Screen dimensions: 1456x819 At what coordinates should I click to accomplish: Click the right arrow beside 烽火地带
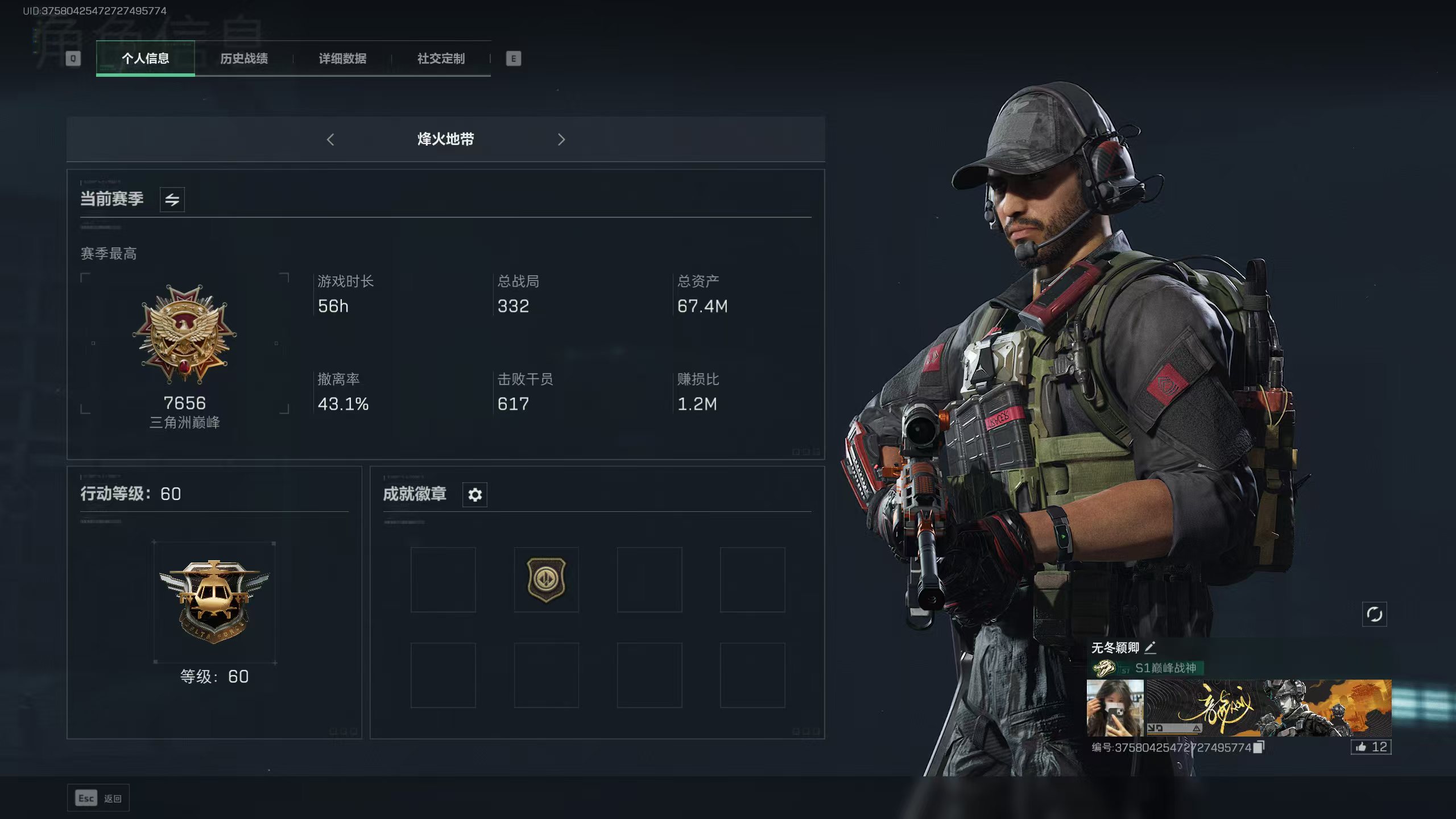(x=561, y=139)
